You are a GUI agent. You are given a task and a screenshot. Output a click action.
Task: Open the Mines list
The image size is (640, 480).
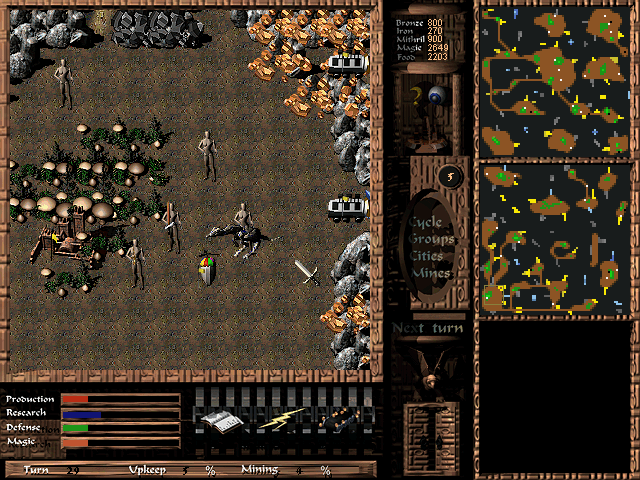pos(430,272)
